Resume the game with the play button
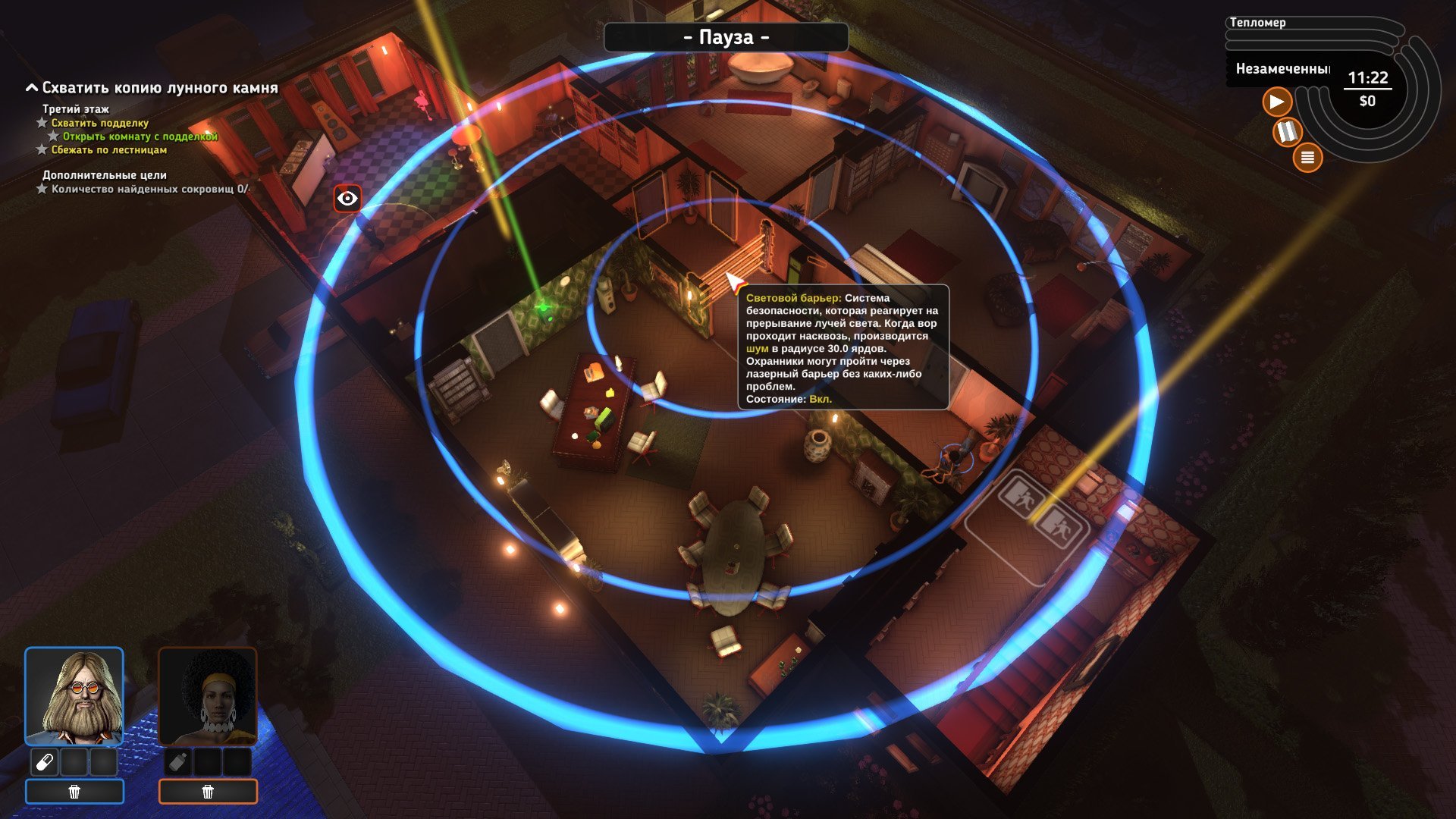Image resolution: width=1456 pixels, height=819 pixels. pyautogui.click(x=1277, y=102)
